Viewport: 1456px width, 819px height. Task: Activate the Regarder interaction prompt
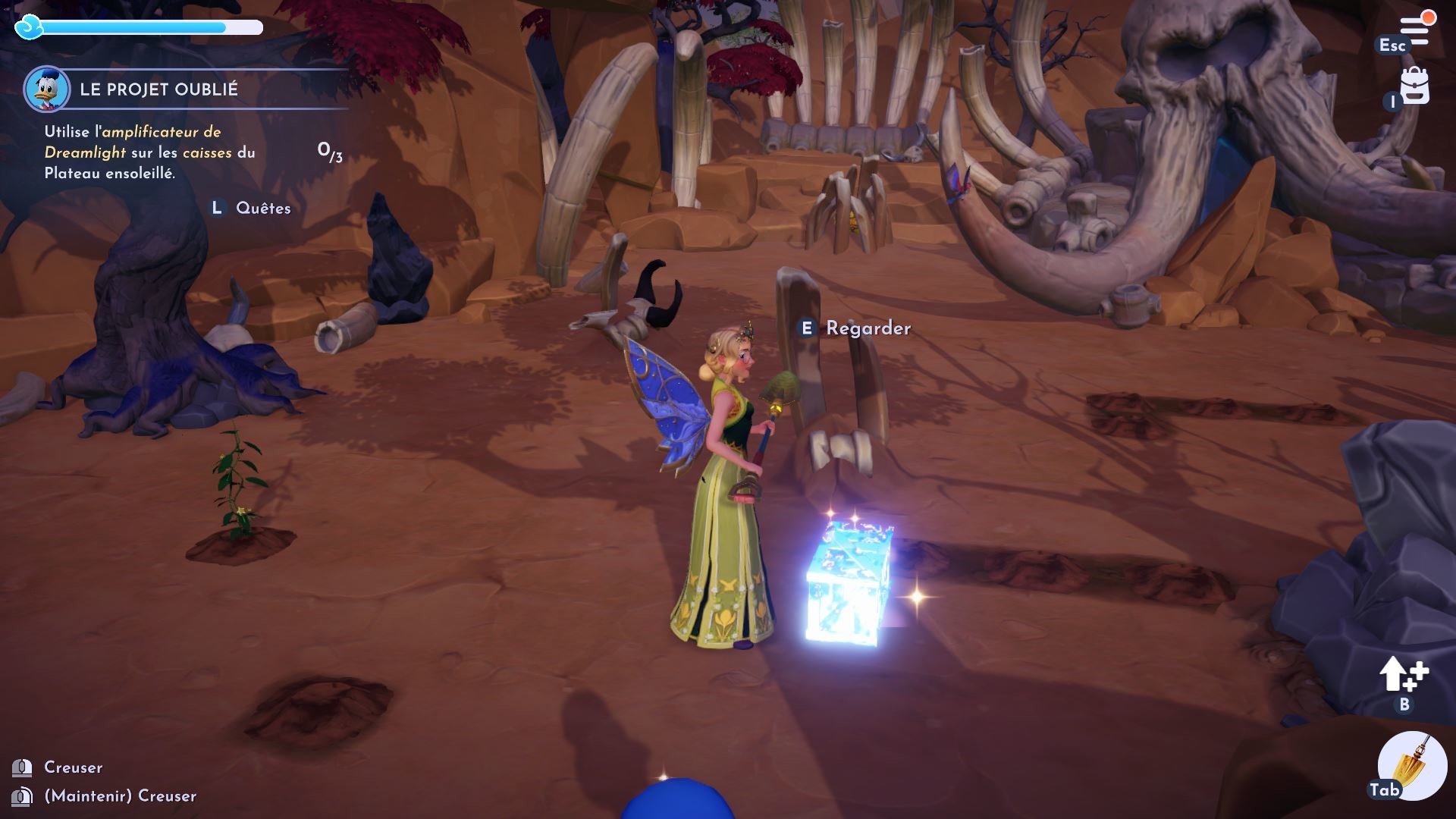tap(869, 329)
